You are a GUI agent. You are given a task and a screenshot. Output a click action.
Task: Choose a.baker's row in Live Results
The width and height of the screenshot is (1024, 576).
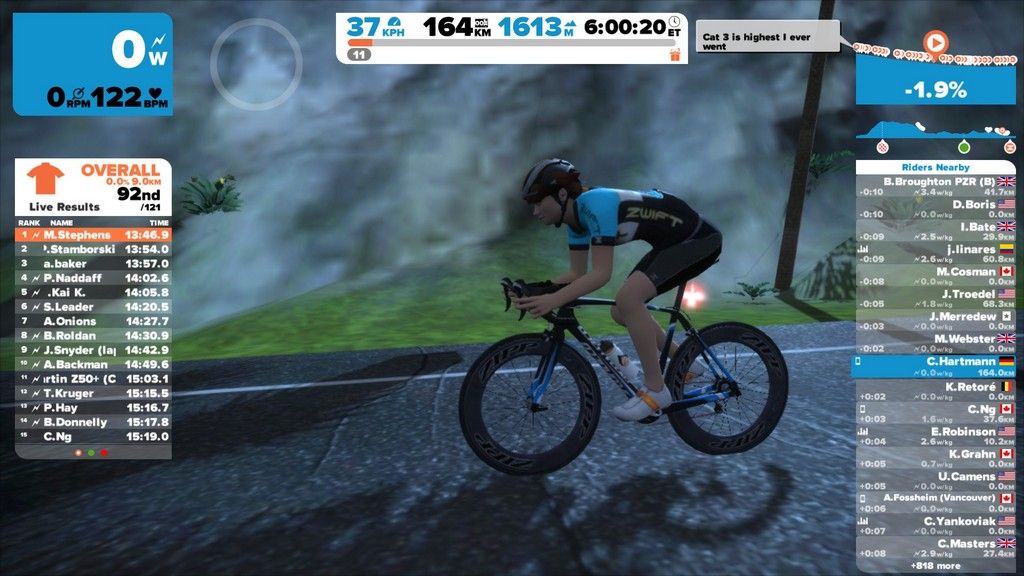93,263
